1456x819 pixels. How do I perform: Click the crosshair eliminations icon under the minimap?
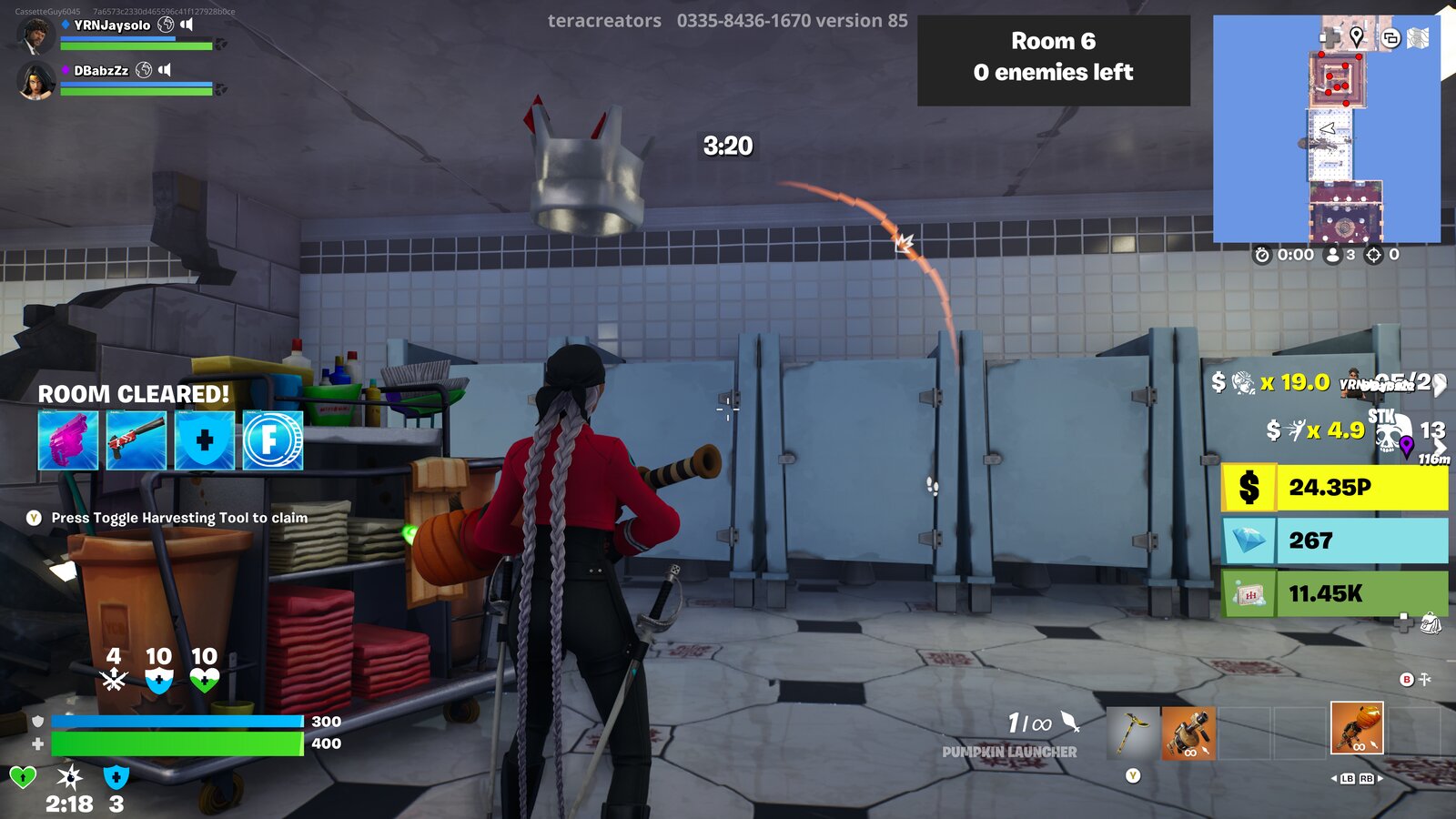(1373, 255)
